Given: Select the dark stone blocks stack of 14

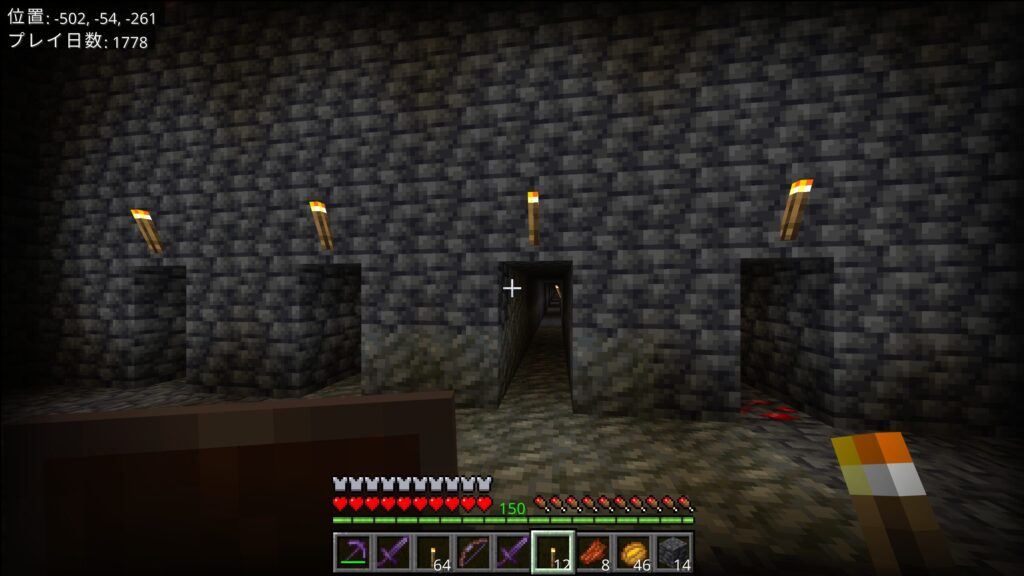Looking at the screenshot, I should [x=672, y=552].
